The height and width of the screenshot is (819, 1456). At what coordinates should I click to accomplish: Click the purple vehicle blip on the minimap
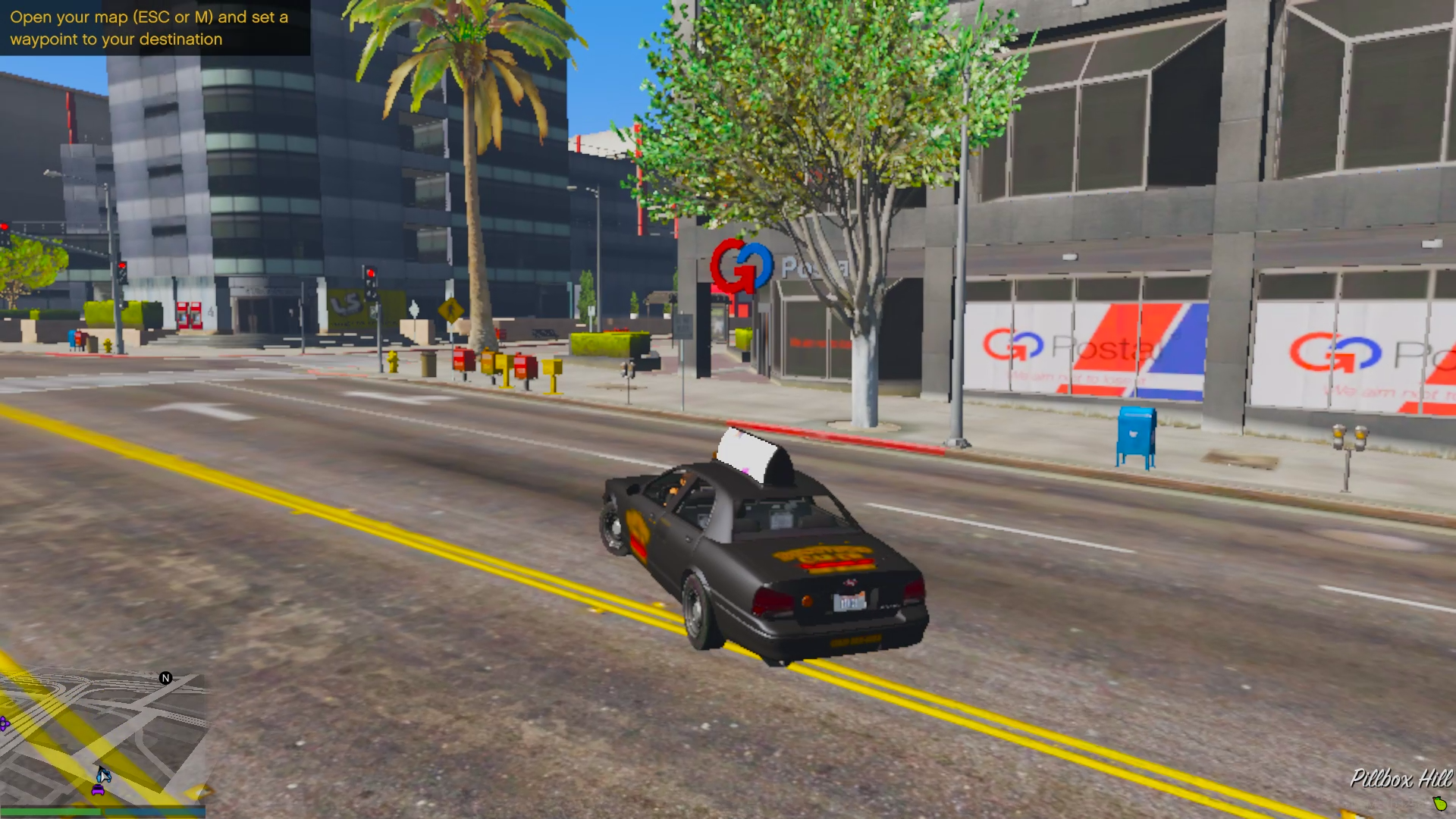pyautogui.click(x=98, y=790)
